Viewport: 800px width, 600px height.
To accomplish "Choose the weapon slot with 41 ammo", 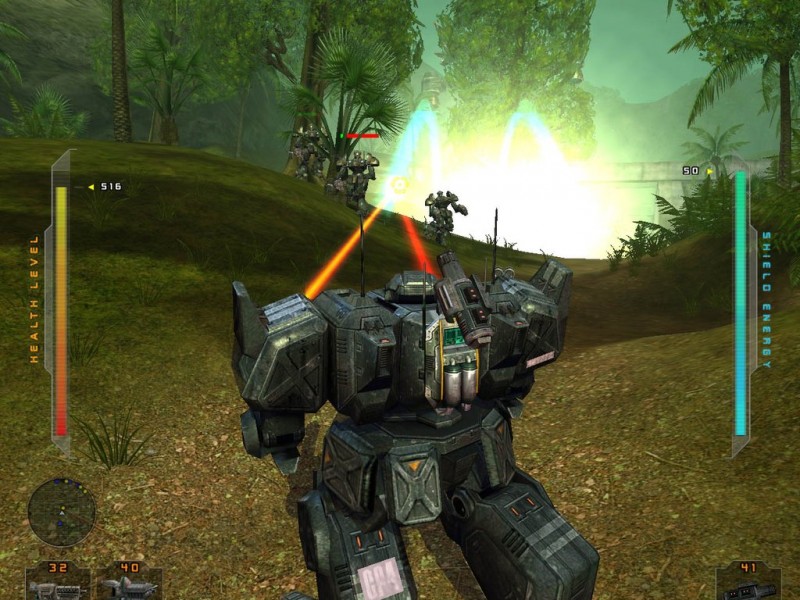I will 748,582.
